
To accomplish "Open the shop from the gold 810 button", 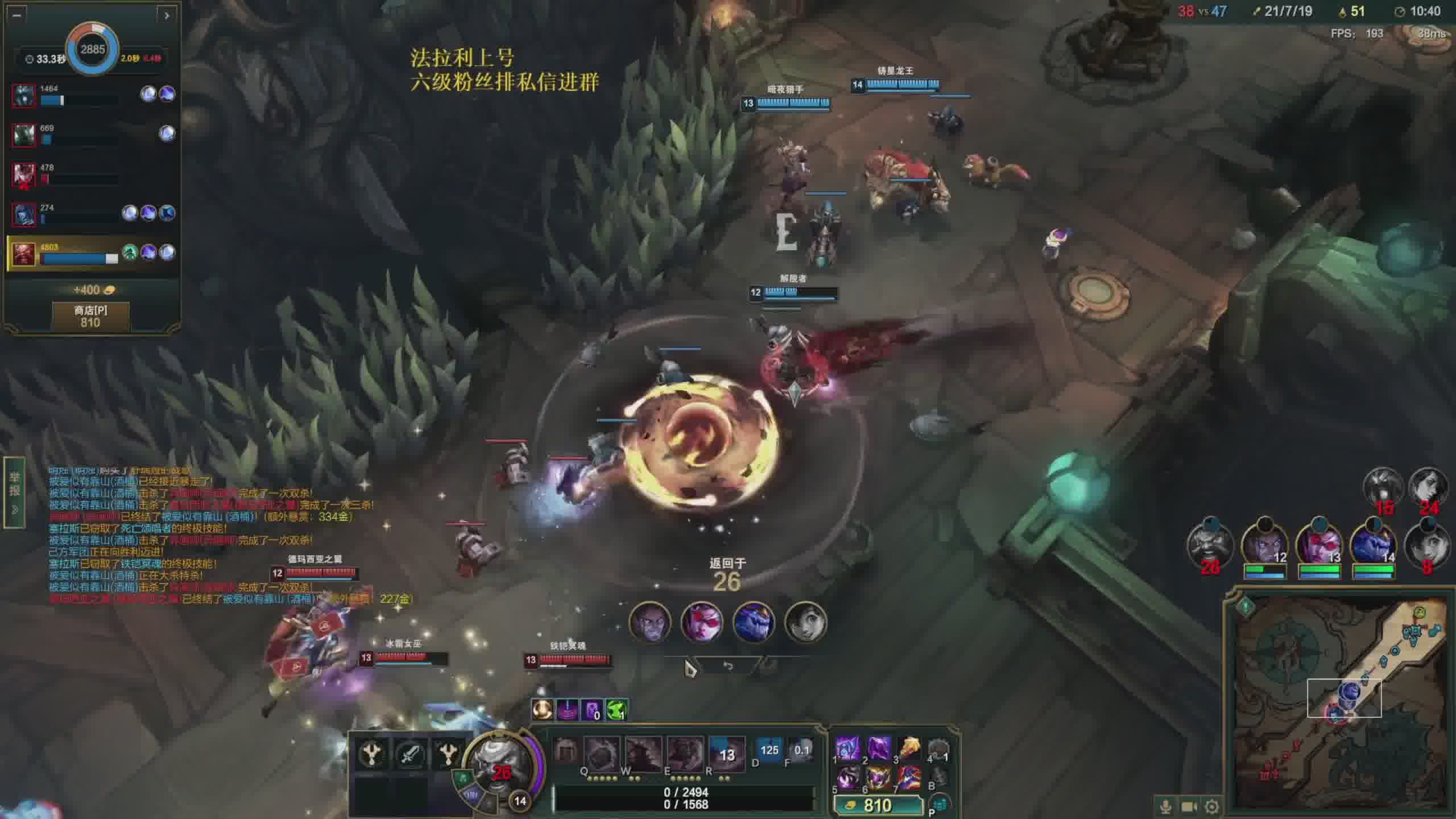I will coord(877,805).
